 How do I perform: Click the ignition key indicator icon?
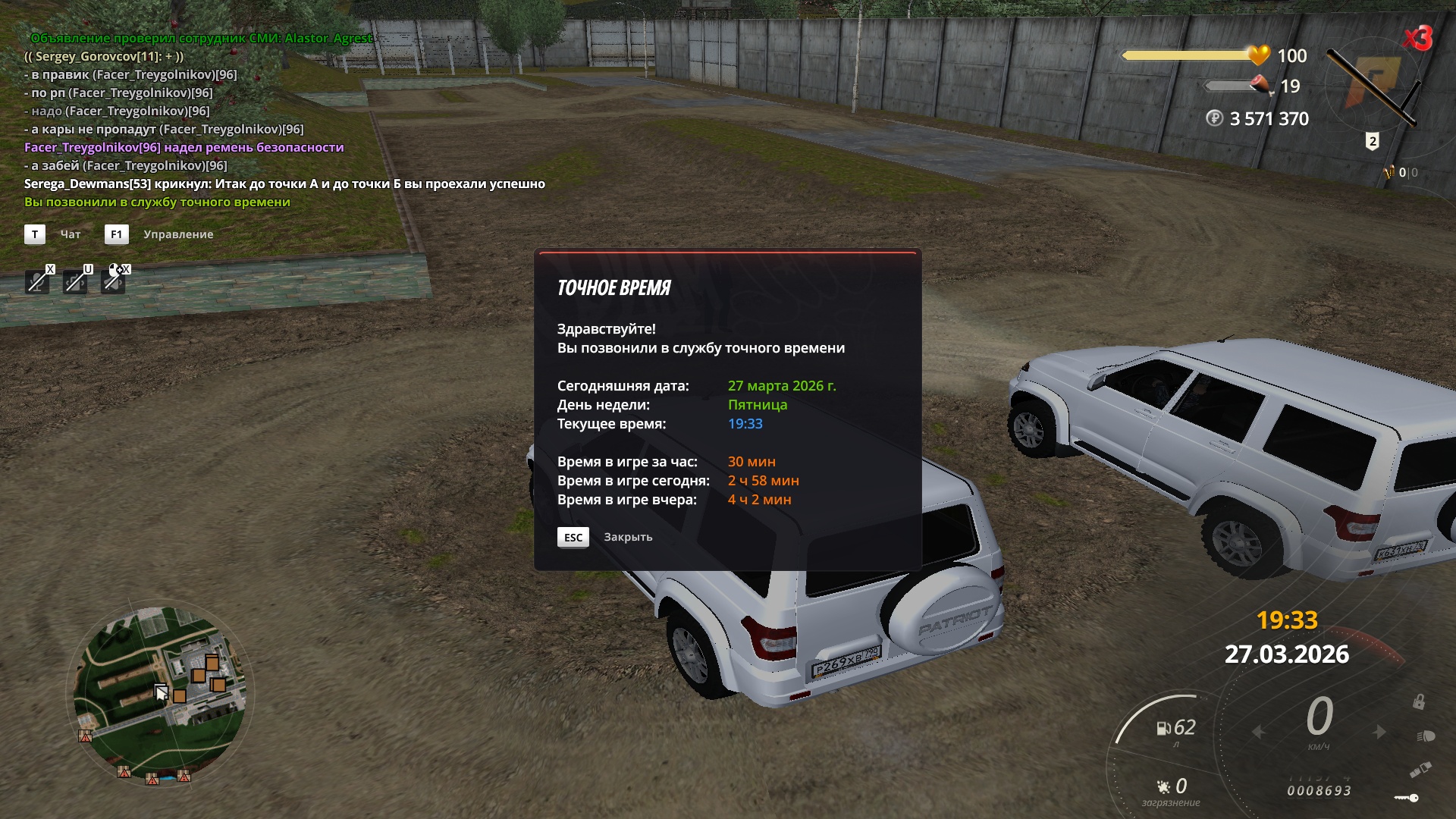pos(1406,798)
